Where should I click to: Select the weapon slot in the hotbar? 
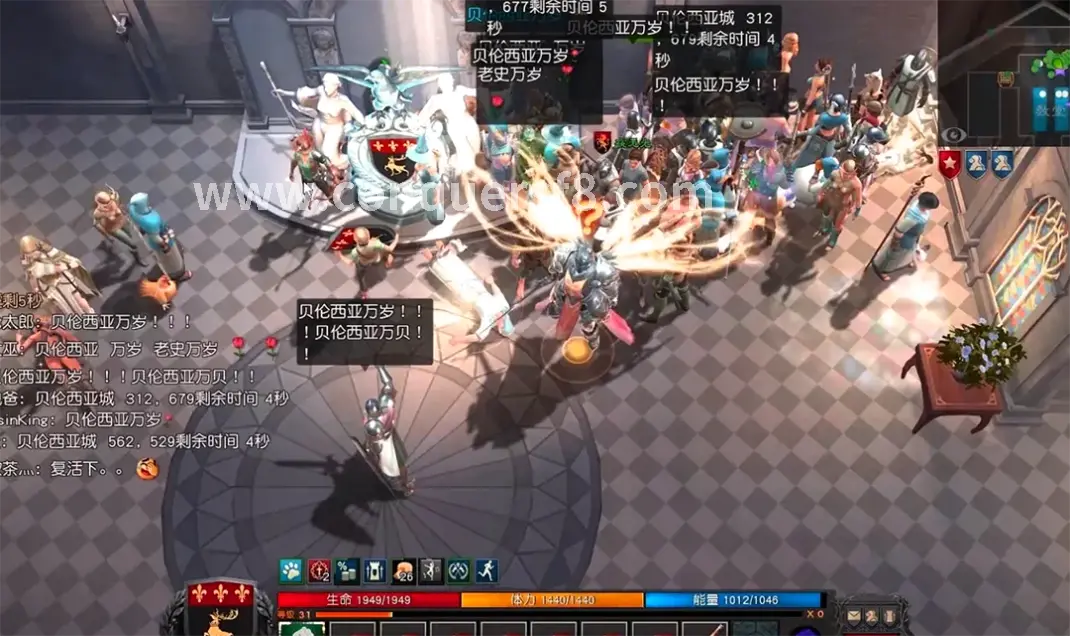(x=707, y=629)
